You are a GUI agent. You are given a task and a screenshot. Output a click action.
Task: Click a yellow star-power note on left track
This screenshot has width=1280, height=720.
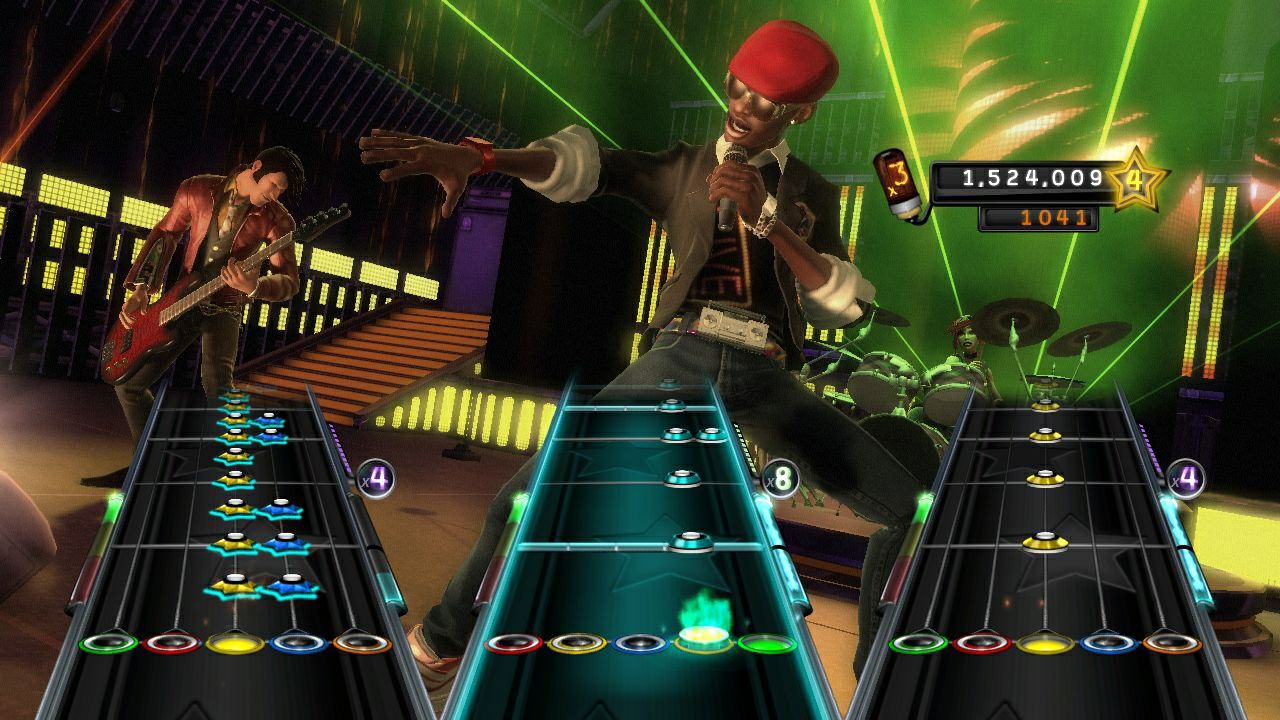pos(237,587)
